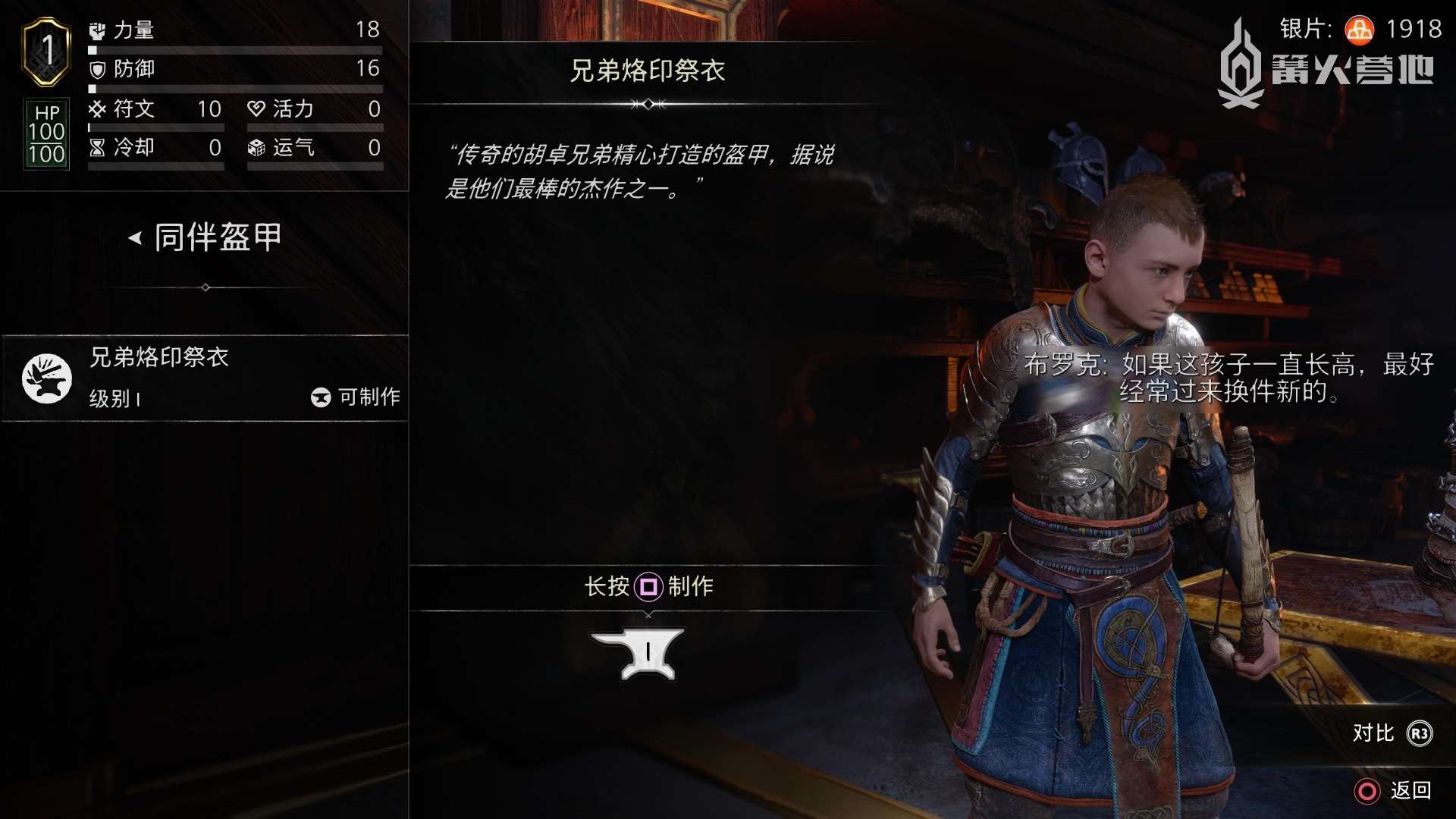Click the arrow beside 同伴盔甲 category
Image resolution: width=1456 pixels, height=819 pixels.
tap(135, 238)
